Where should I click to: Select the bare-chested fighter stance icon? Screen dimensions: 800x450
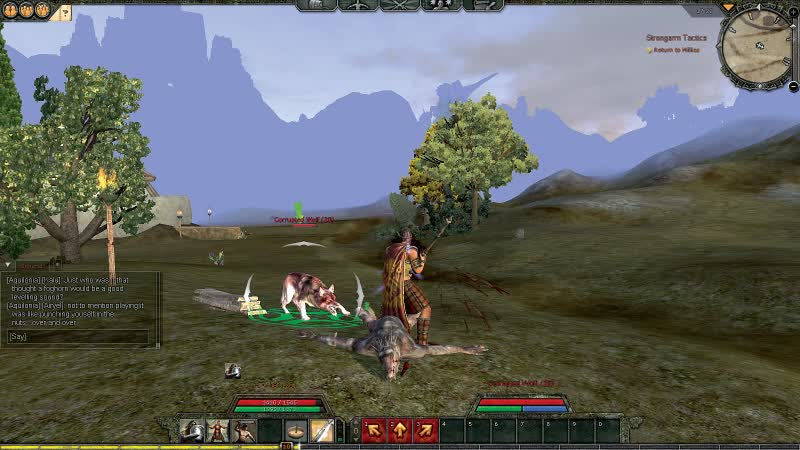pos(243,431)
